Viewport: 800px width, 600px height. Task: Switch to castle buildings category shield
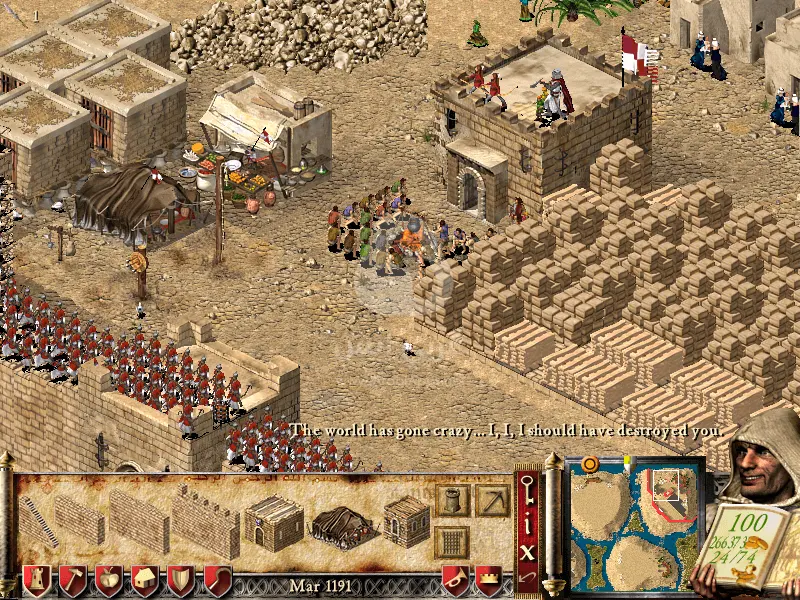(x=37, y=581)
